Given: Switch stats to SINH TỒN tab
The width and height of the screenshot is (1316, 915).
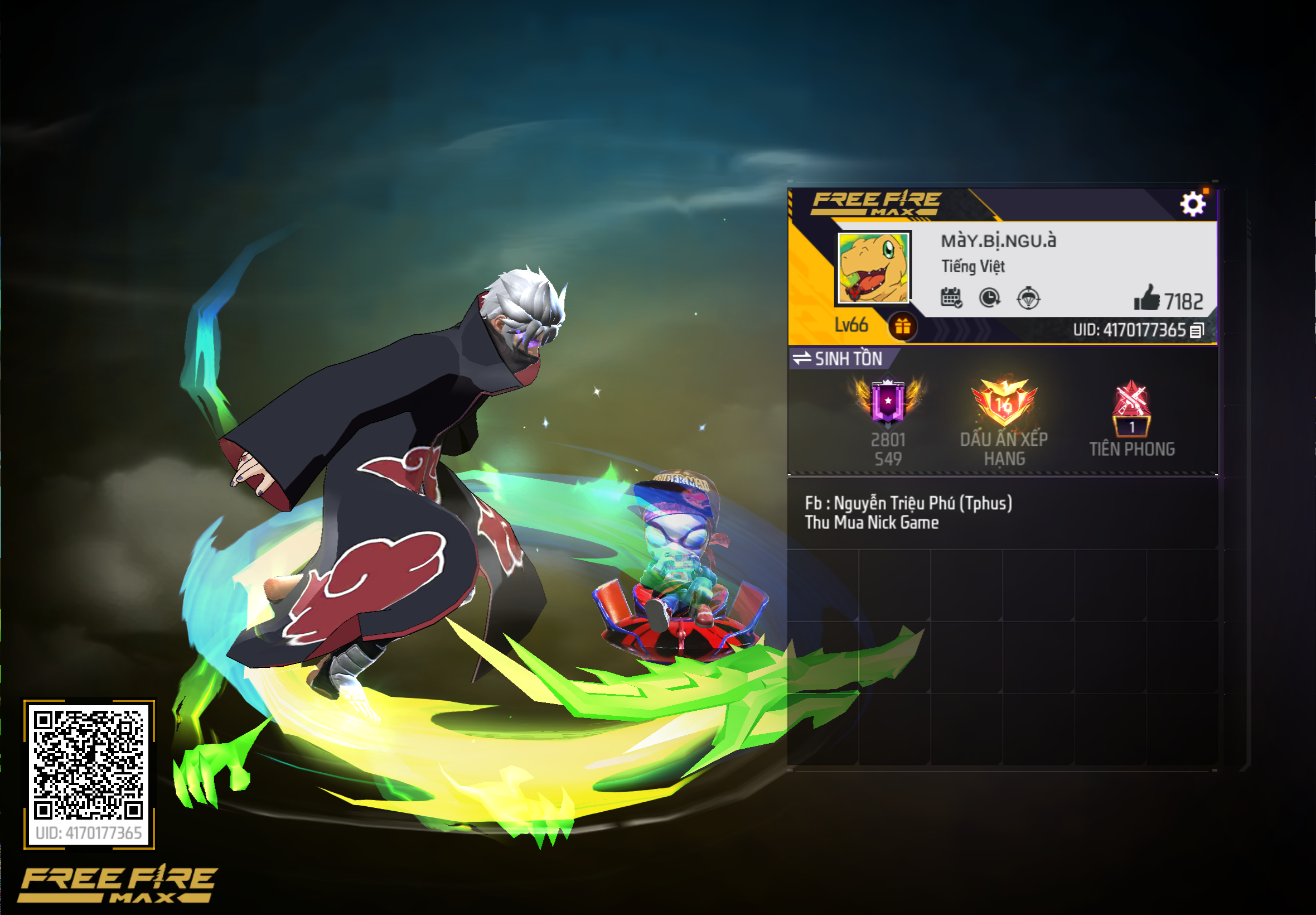Looking at the screenshot, I should click(848, 360).
